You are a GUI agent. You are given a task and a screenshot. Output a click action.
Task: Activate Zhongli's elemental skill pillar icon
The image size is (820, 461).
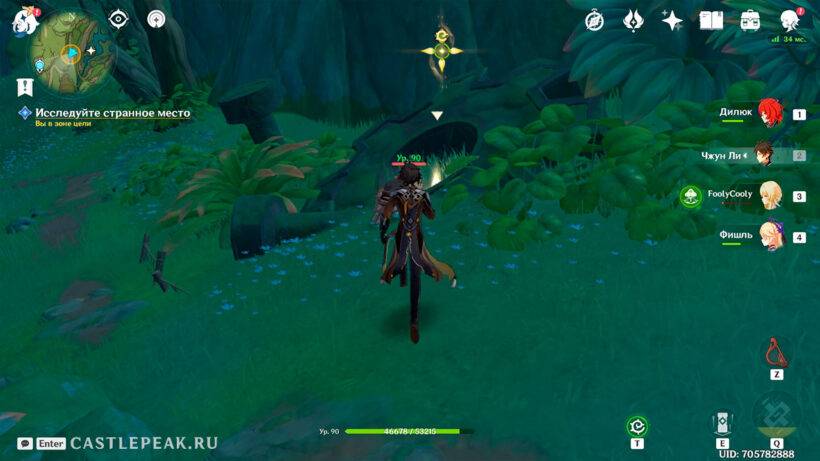pos(721,423)
